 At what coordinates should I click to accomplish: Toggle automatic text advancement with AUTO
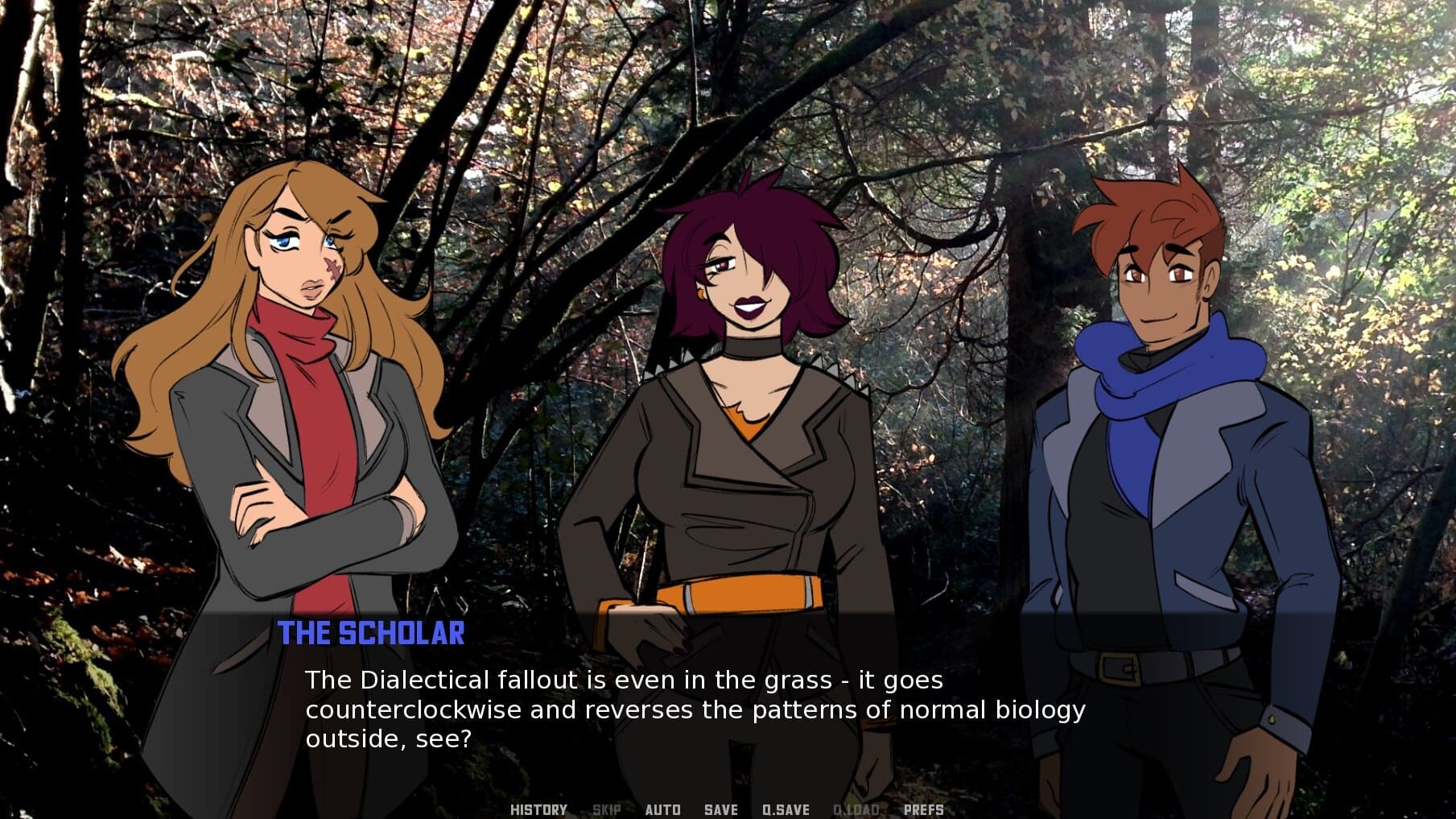[x=662, y=810]
